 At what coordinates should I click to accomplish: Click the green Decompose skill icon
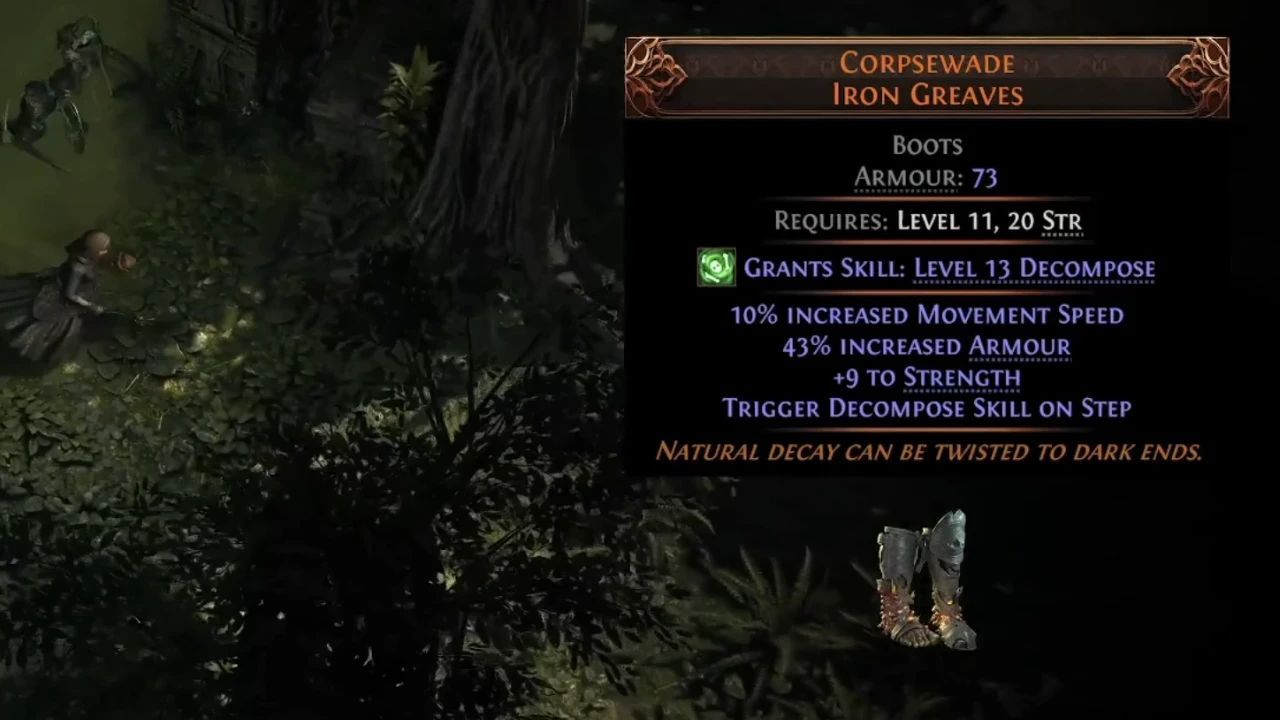[x=716, y=268]
